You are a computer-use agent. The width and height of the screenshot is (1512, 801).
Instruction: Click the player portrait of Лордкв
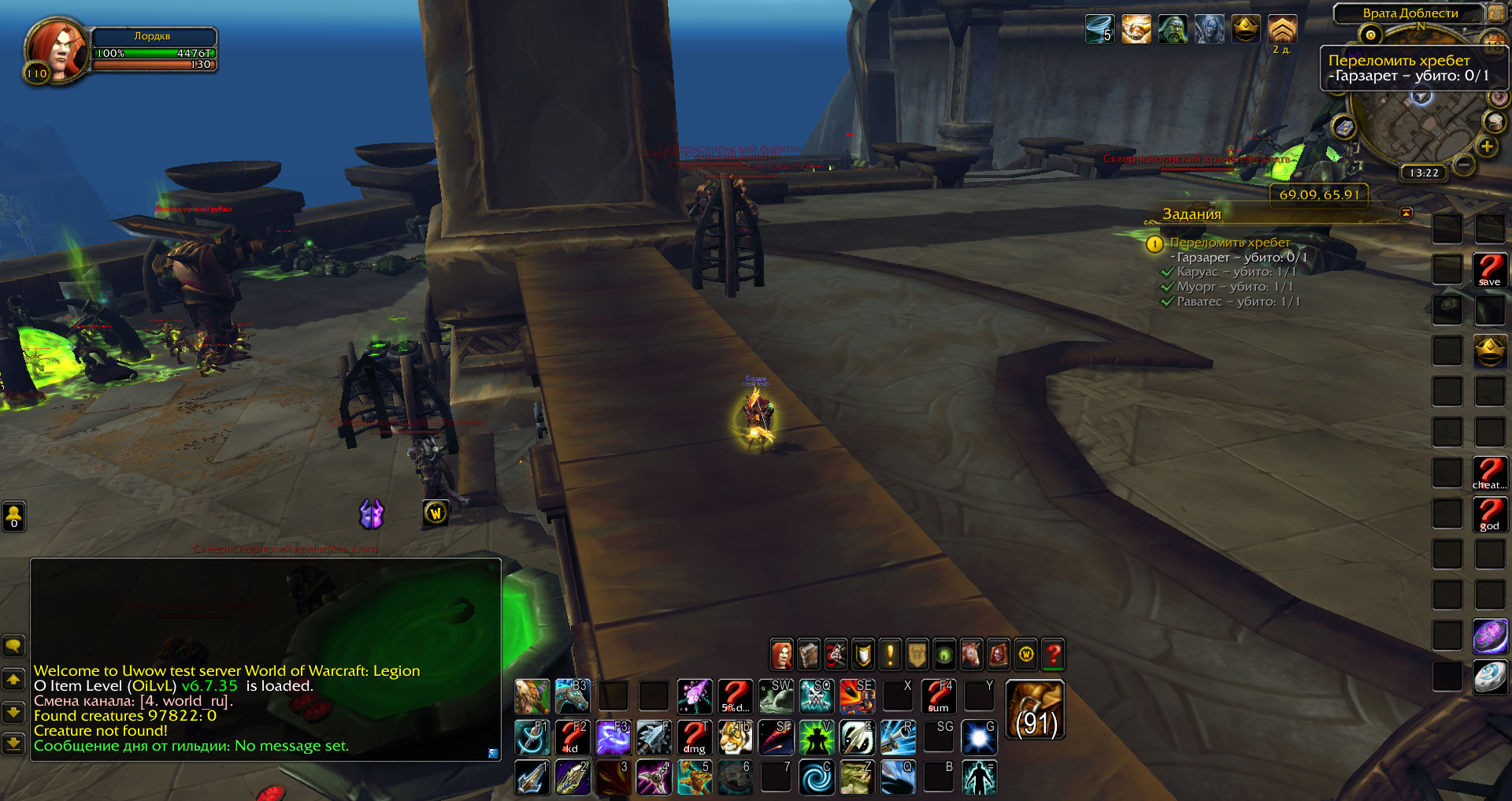[57, 50]
